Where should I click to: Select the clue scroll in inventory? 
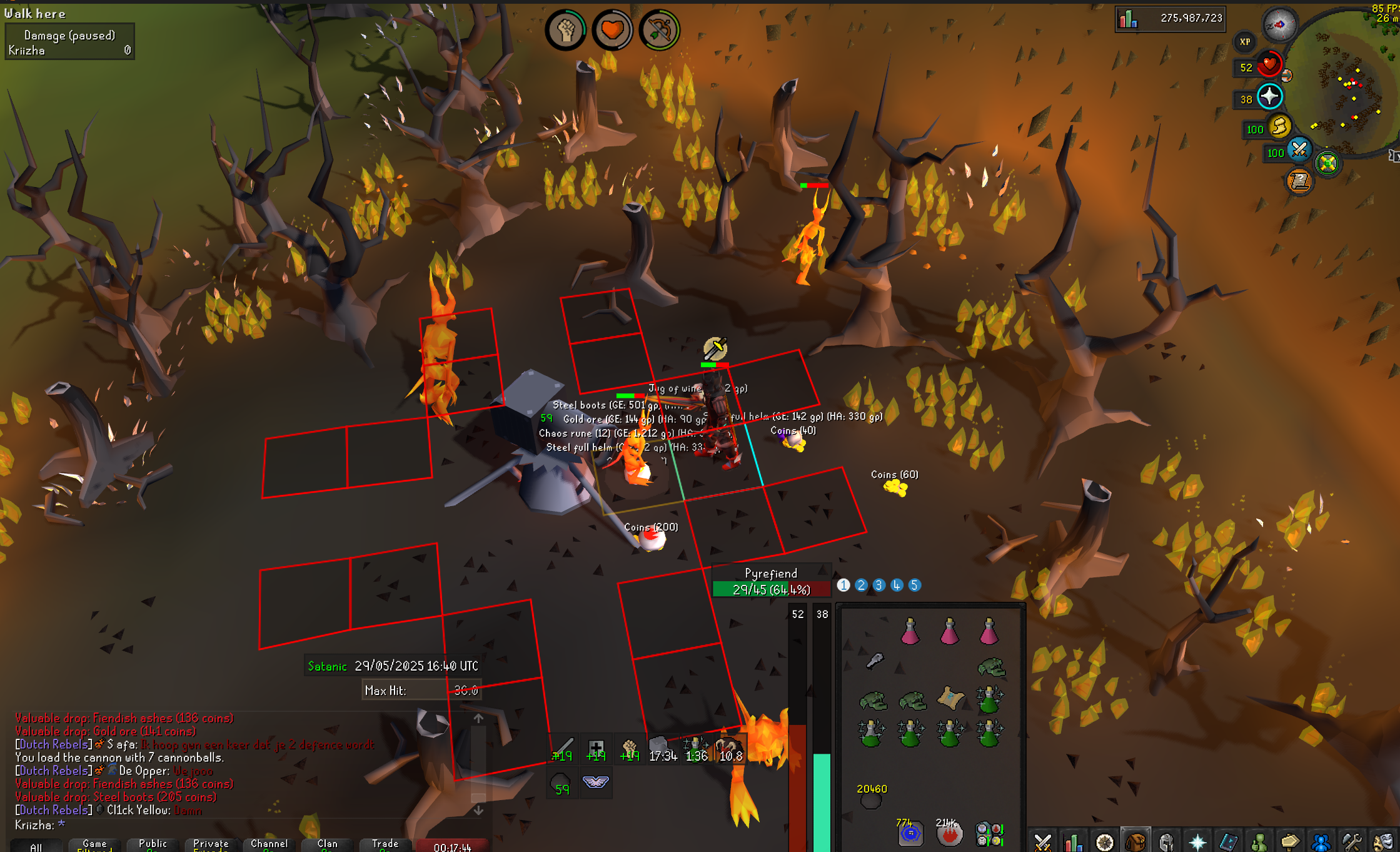tap(950, 698)
